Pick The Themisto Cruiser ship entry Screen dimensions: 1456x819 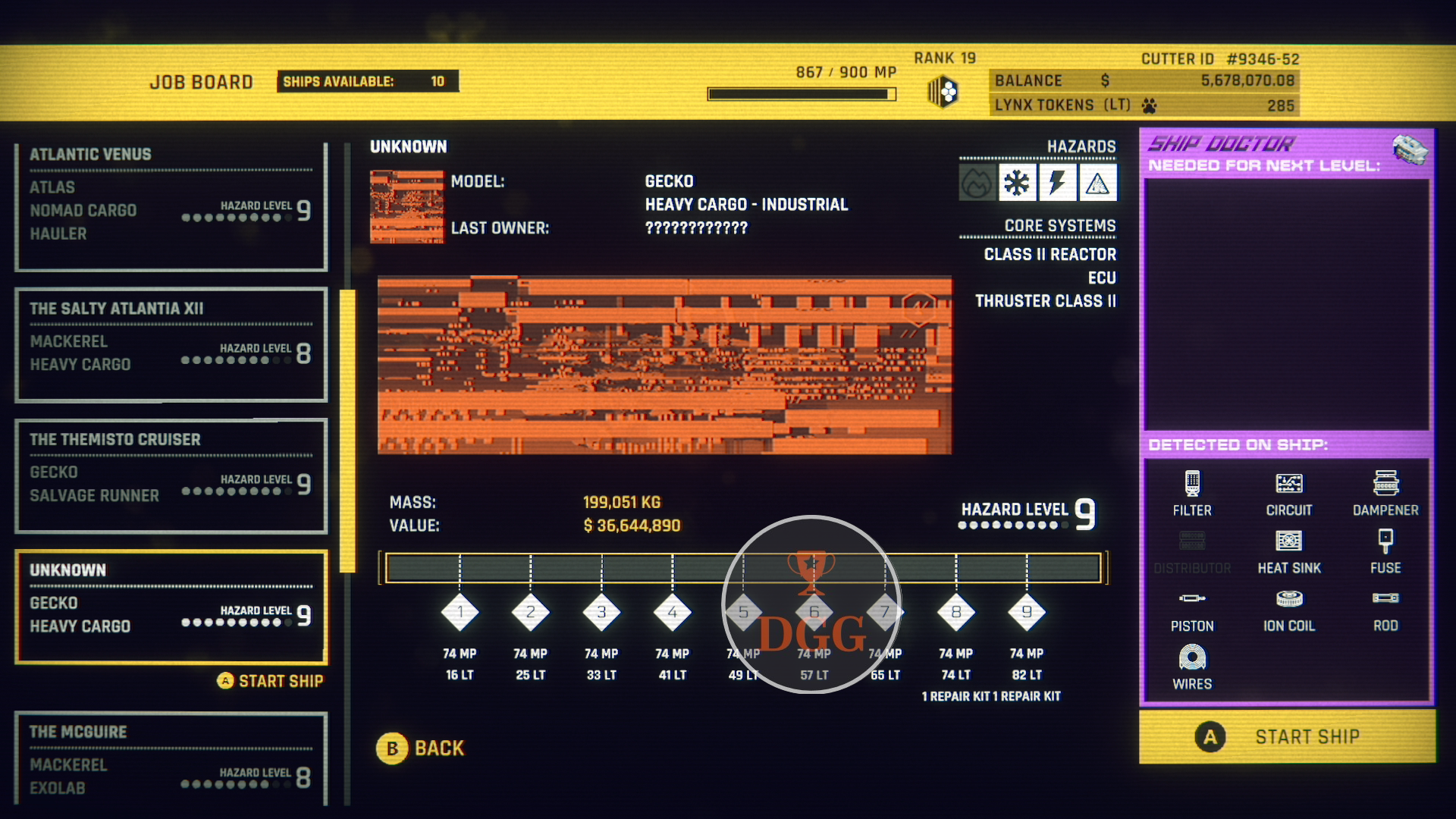pos(171,475)
